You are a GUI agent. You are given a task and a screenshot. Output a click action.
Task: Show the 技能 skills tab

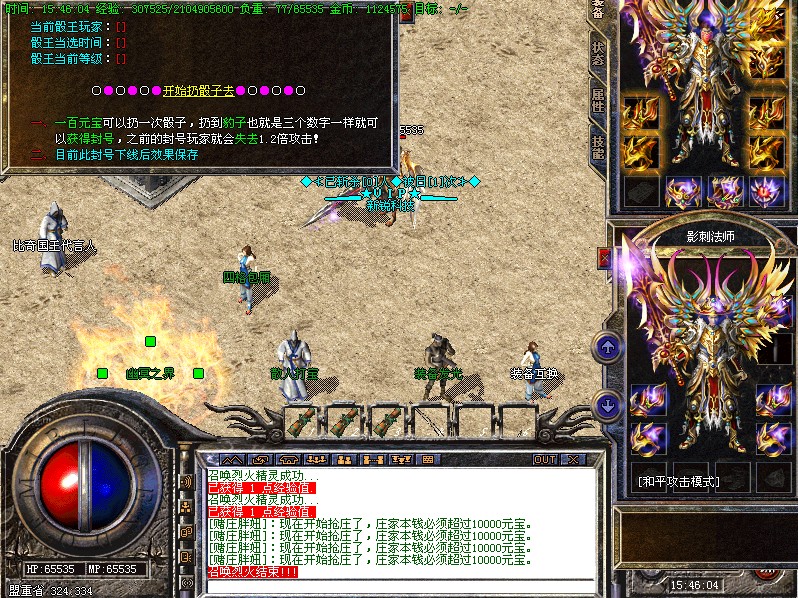pyautogui.click(x=598, y=146)
